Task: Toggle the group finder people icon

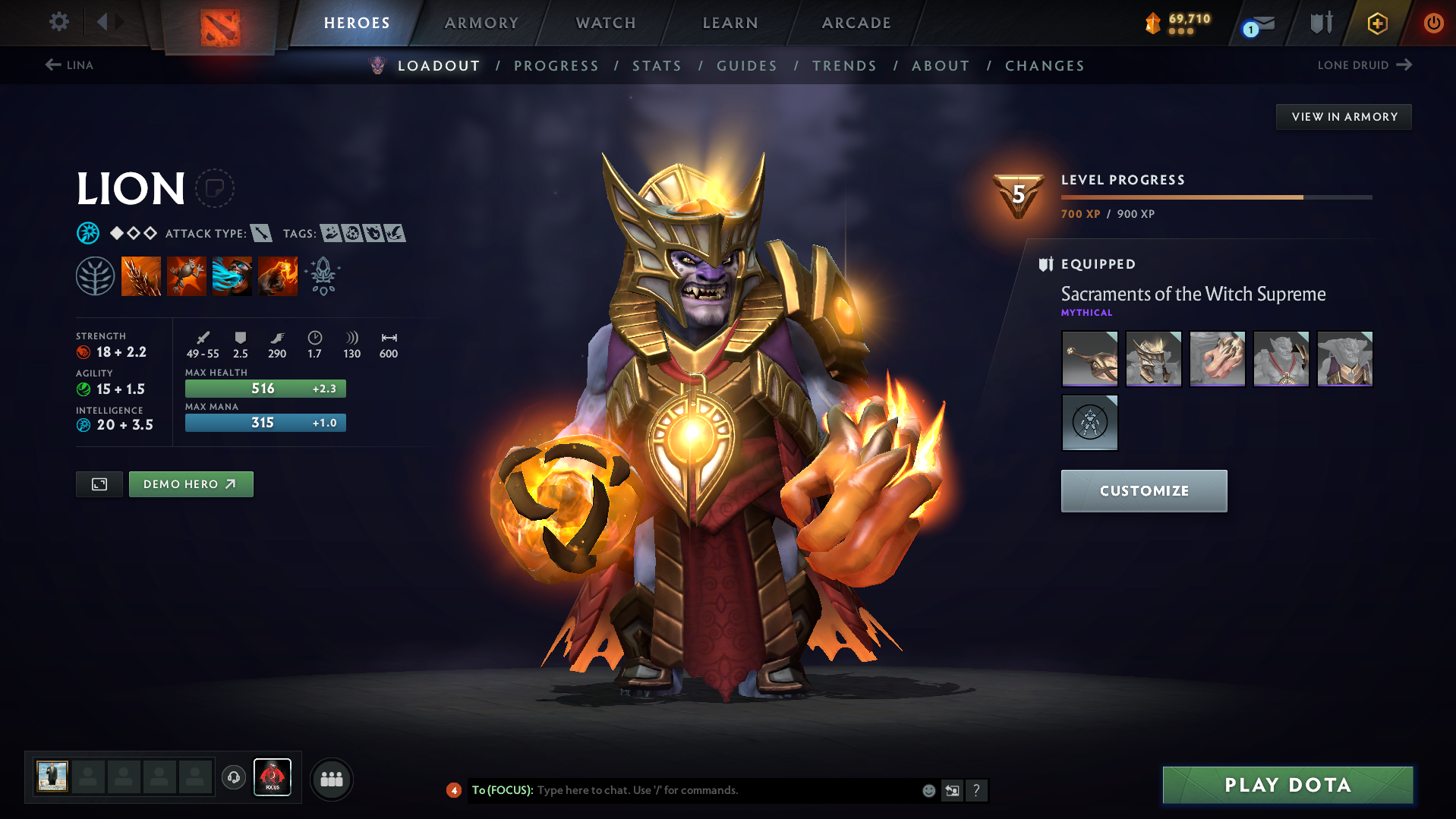Action: (x=331, y=778)
